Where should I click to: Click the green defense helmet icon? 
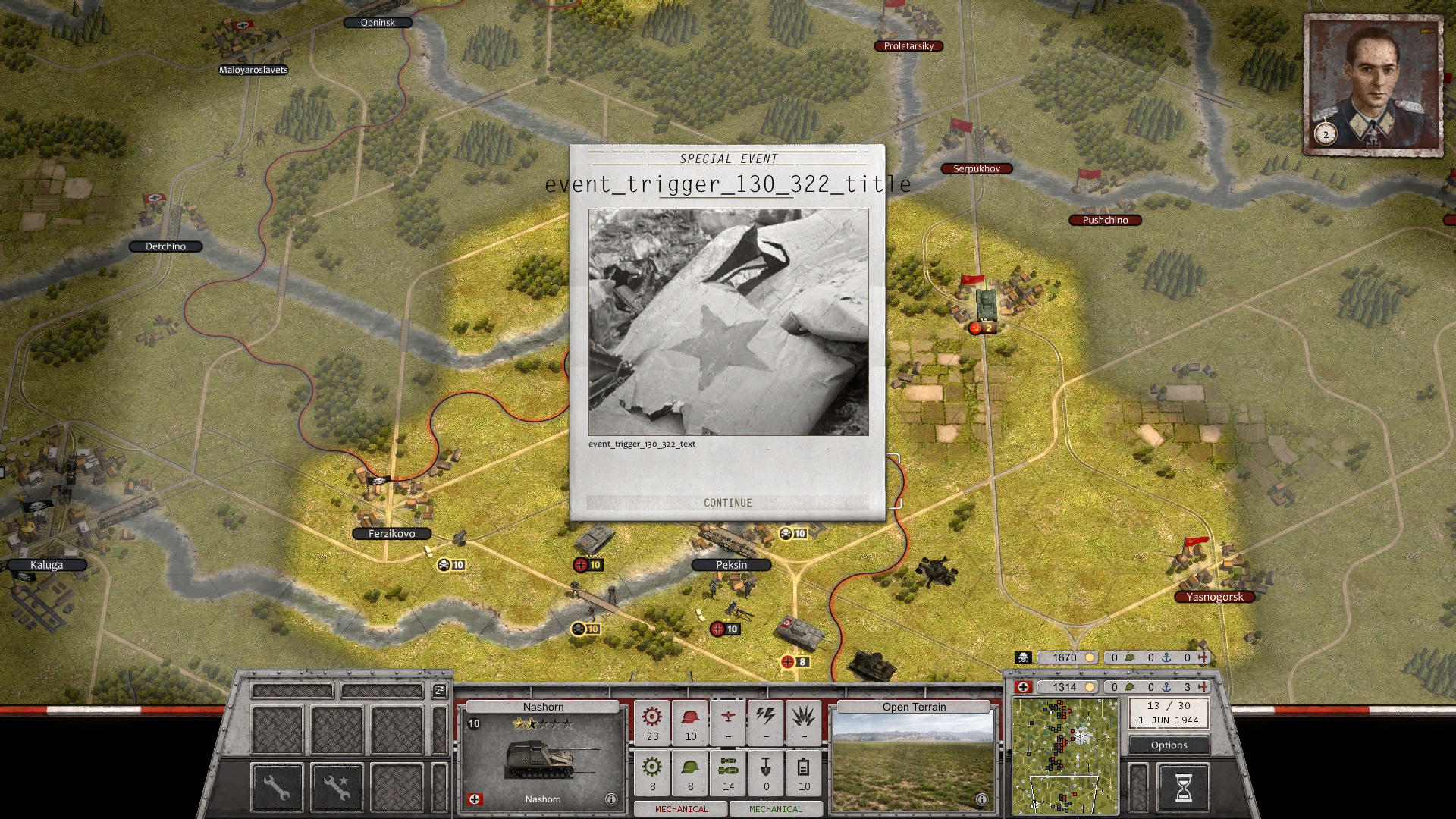690,767
